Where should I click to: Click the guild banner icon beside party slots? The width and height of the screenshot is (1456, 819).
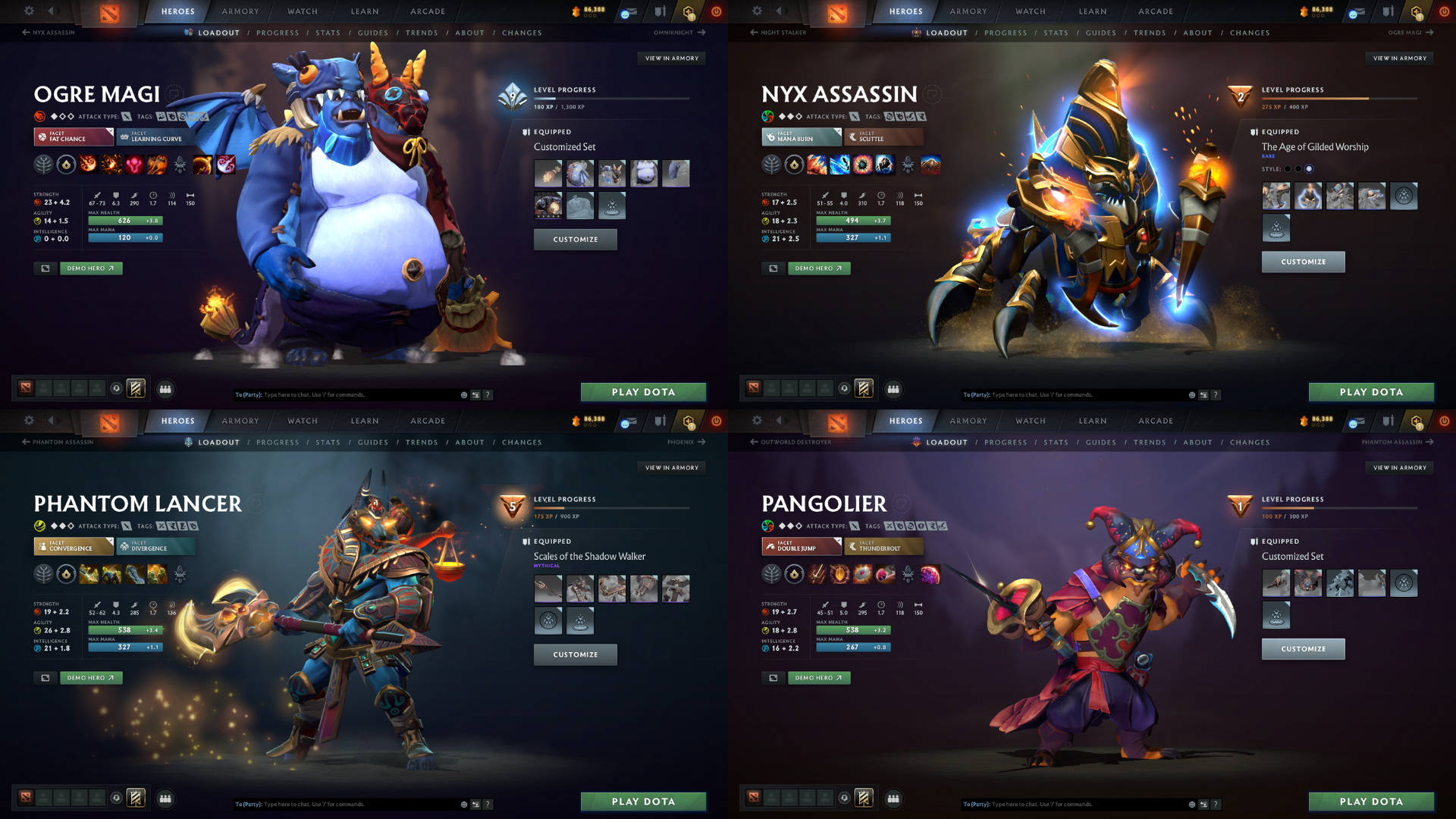[x=136, y=388]
